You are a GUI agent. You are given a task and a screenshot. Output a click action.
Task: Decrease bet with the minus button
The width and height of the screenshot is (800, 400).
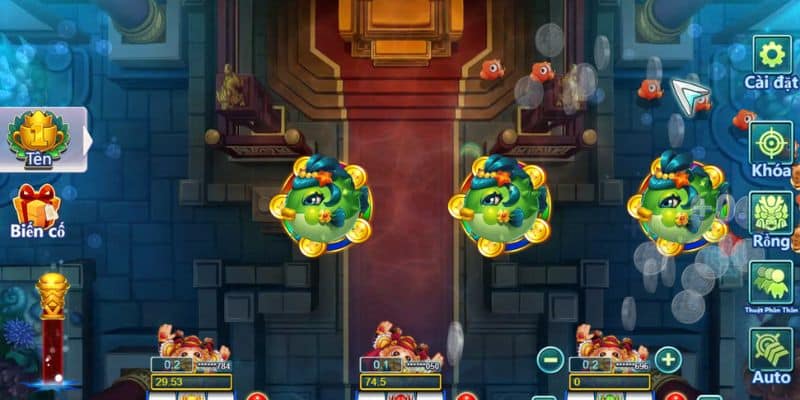tap(550, 359)
